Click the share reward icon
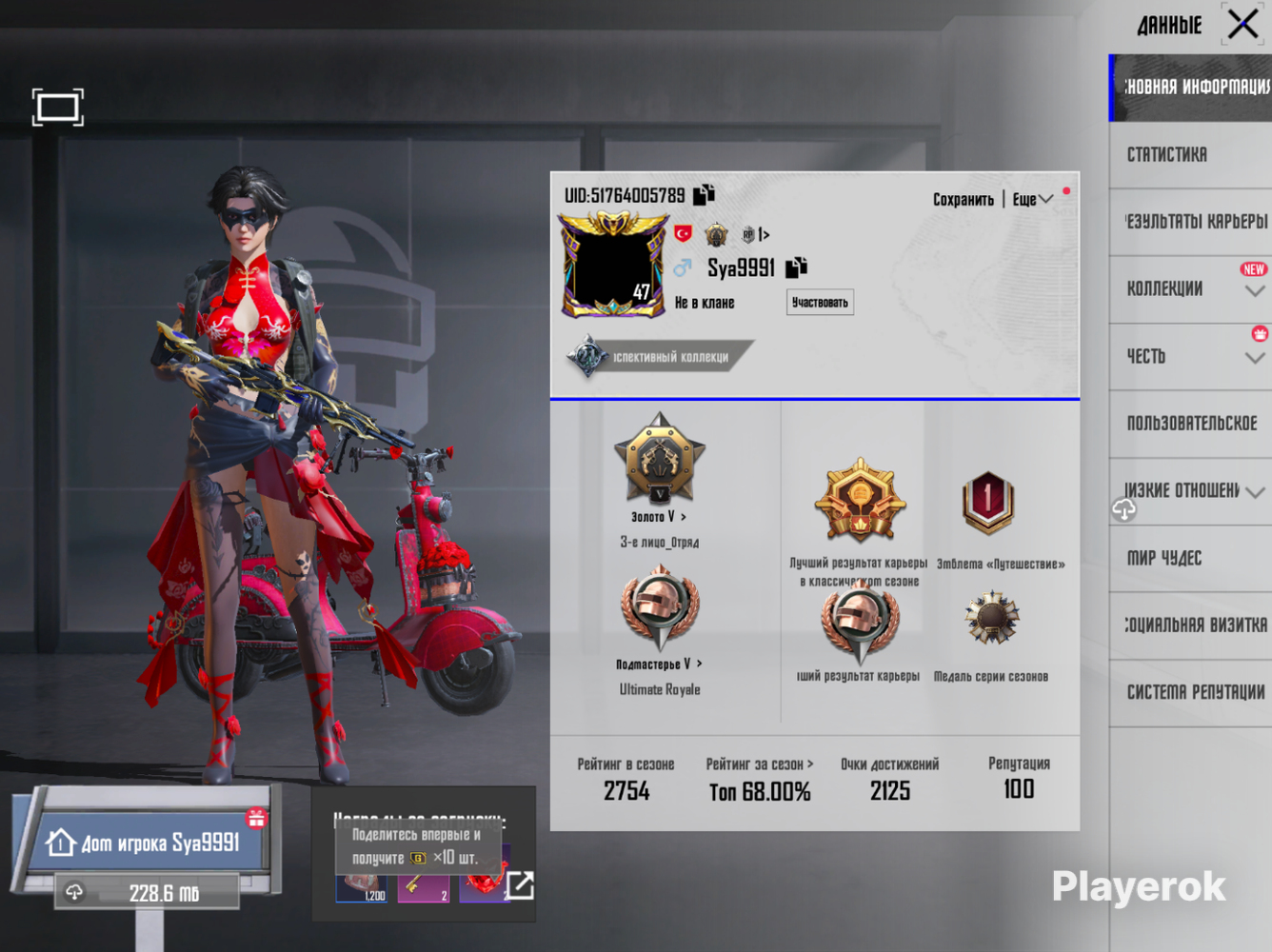This screenshot has height=952, width=1272. 521,885
